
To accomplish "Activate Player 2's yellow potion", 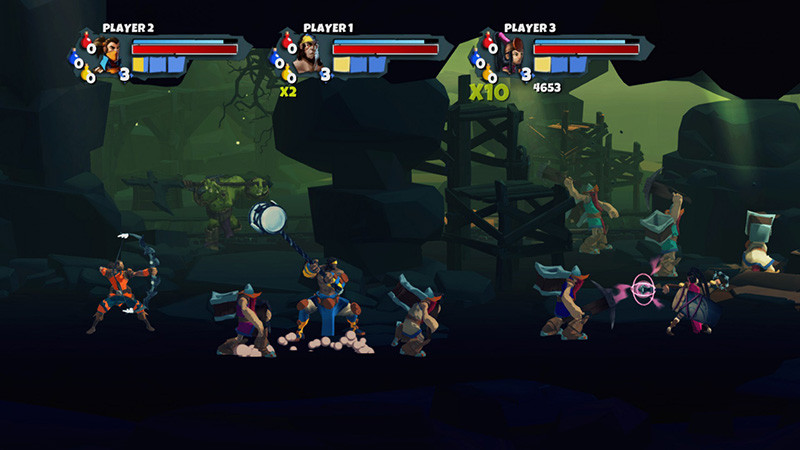I will click(88, 72).
